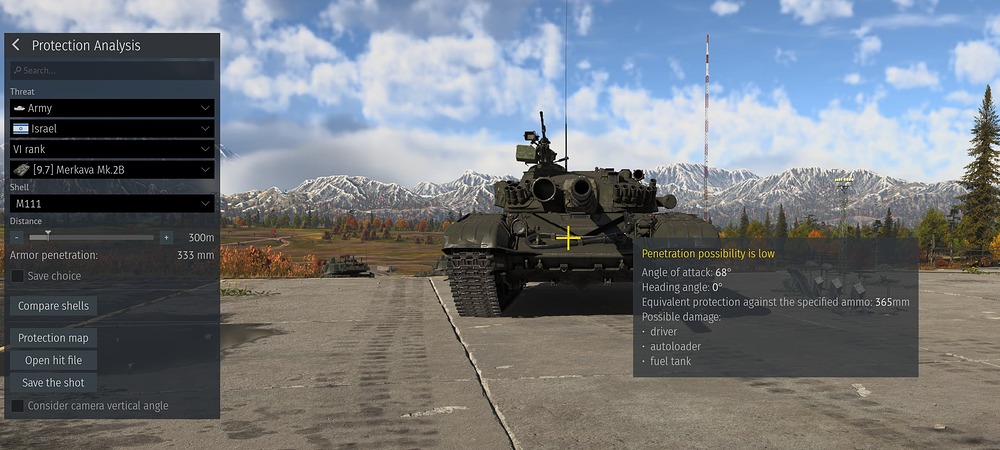Enable Consider camera vertical angle
Screen dimensions: 1000x450
(18, 406)
